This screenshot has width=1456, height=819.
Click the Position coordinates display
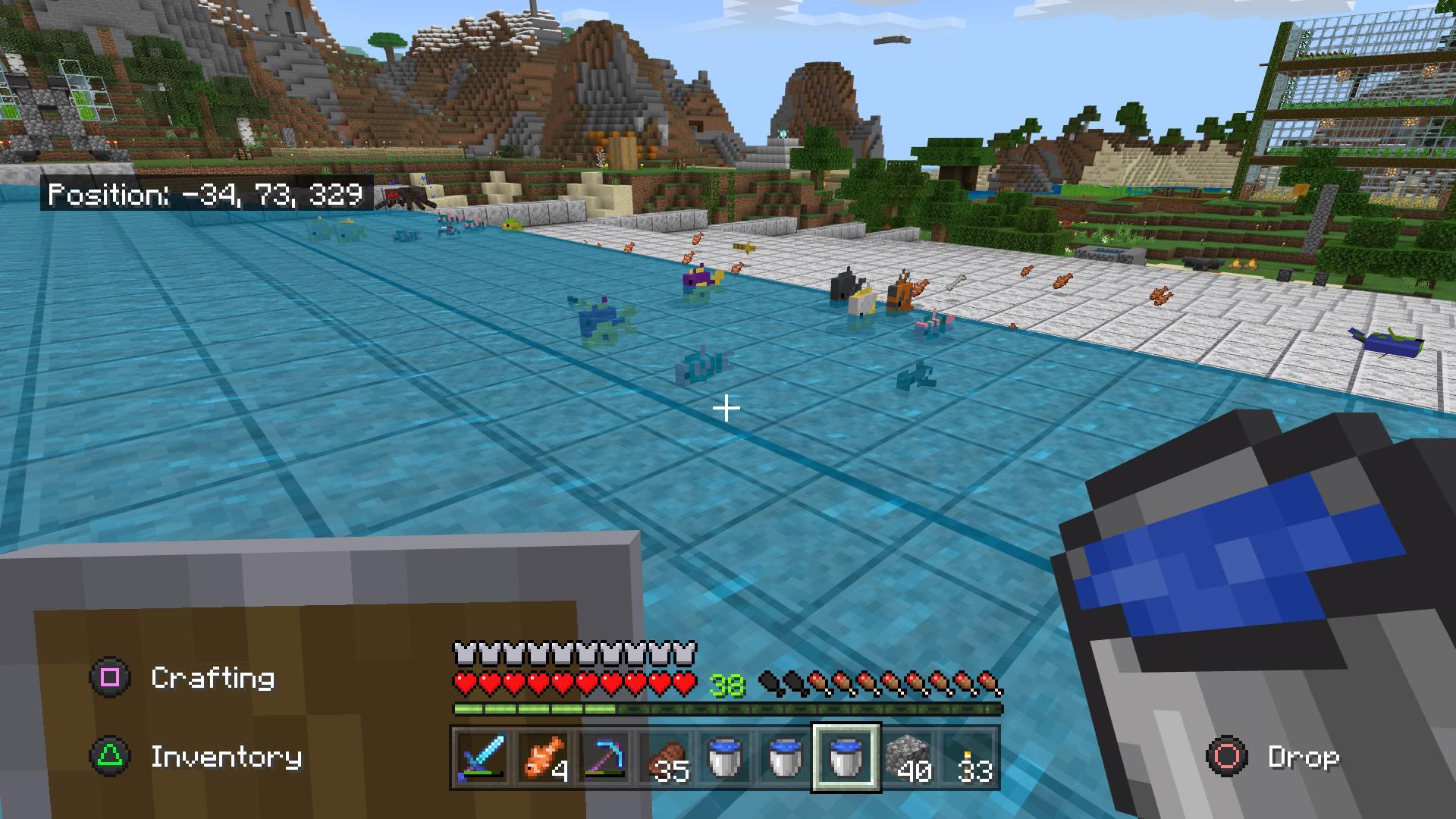[x=206, y=195]
